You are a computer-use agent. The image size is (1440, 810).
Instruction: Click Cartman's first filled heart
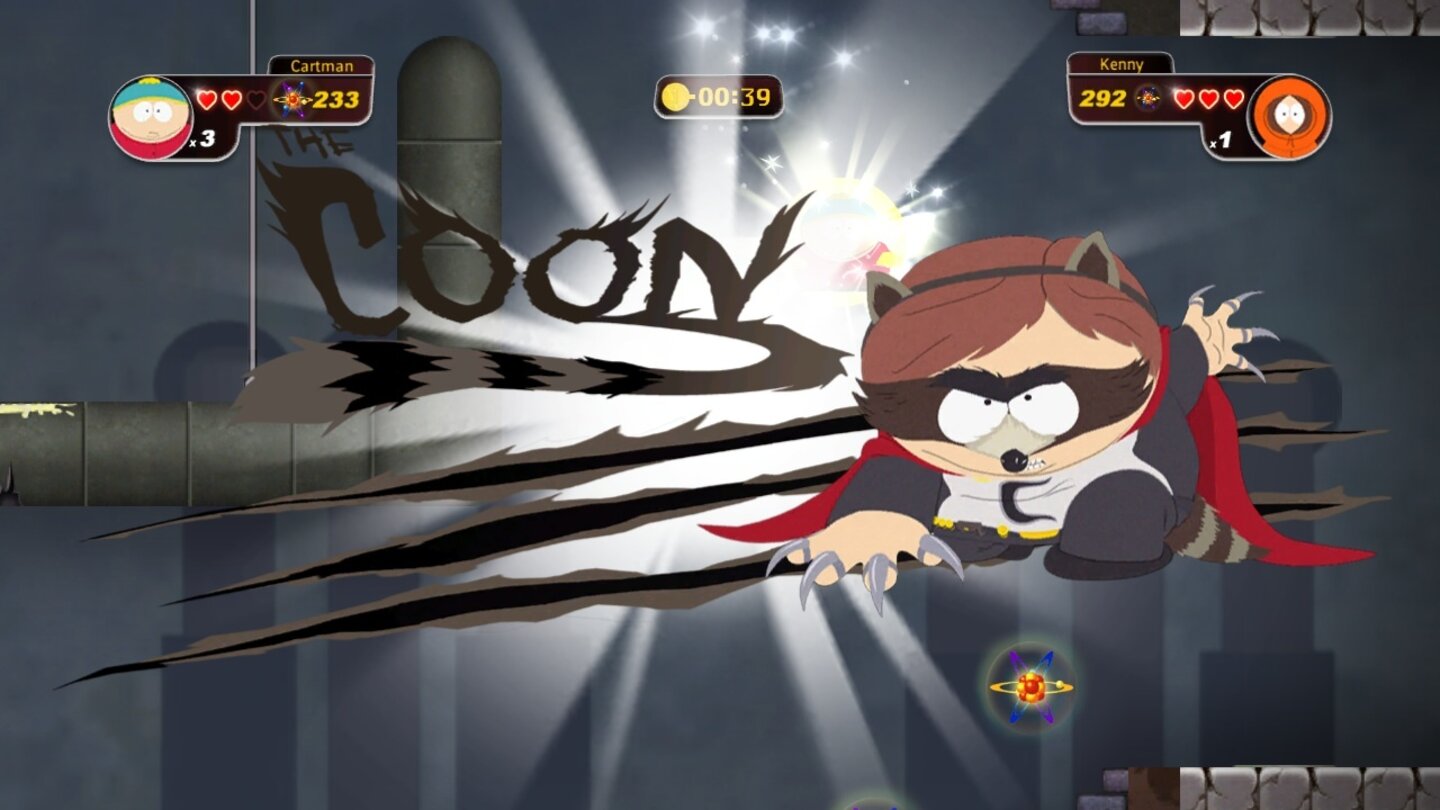tap(208, 98)
